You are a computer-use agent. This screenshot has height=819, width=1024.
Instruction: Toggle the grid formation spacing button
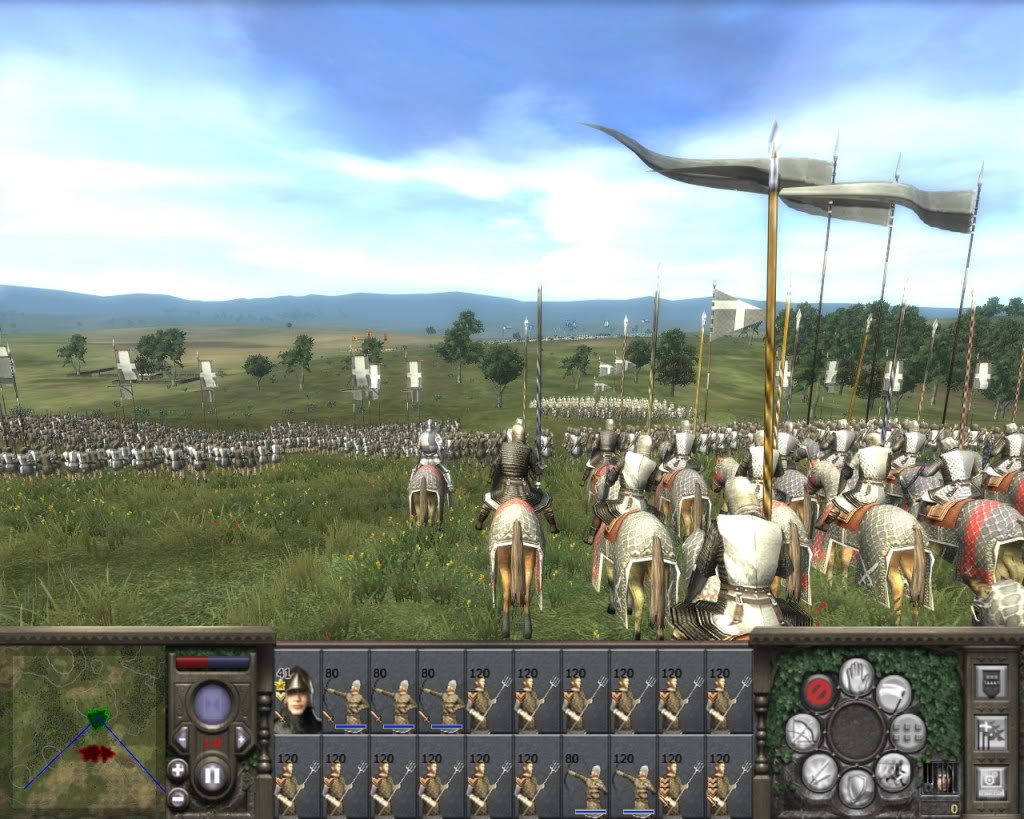point(908,732)
